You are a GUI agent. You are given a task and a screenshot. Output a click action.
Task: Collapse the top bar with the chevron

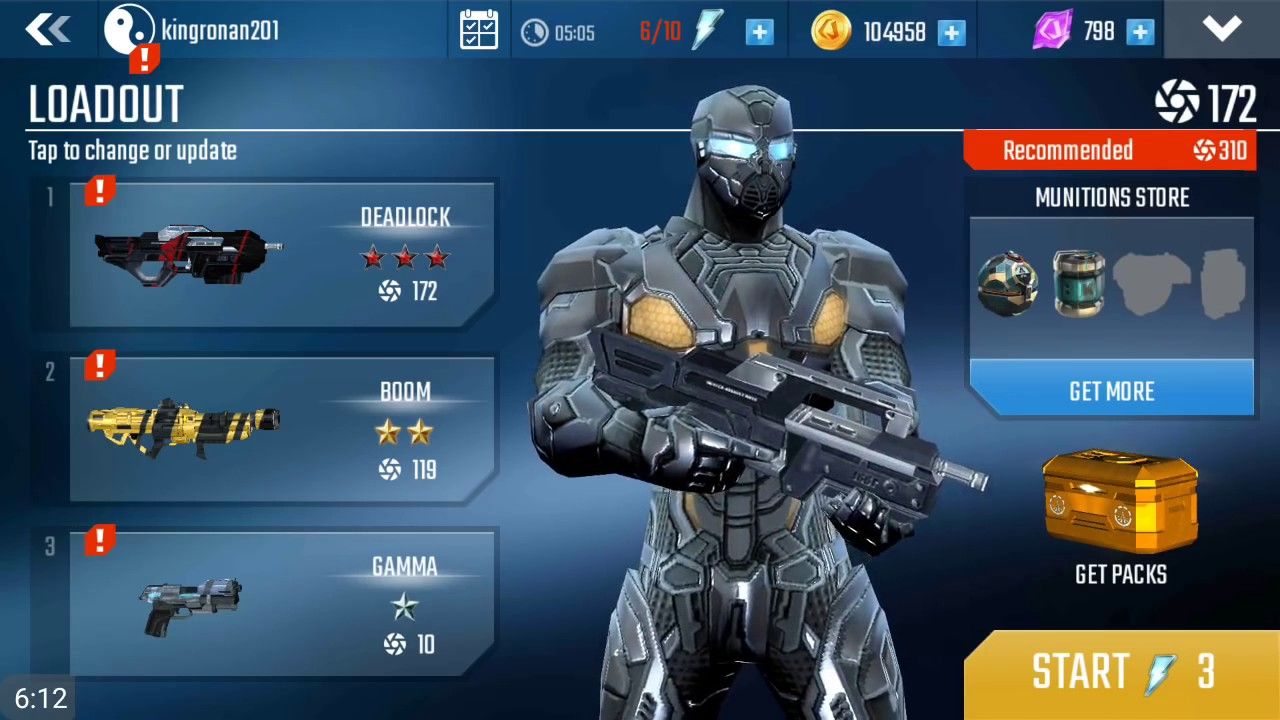coord(1222,29)
